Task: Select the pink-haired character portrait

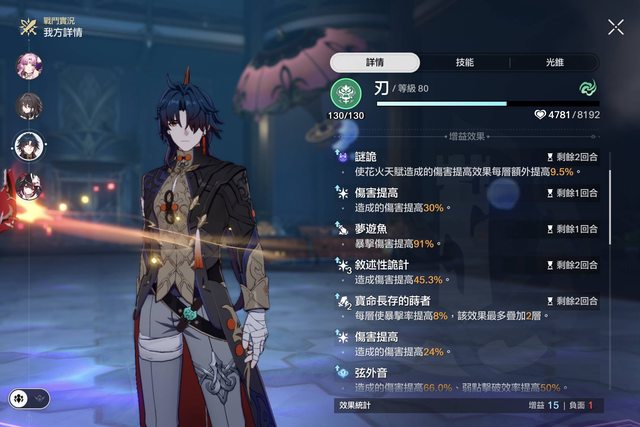Action: [27, 67]
